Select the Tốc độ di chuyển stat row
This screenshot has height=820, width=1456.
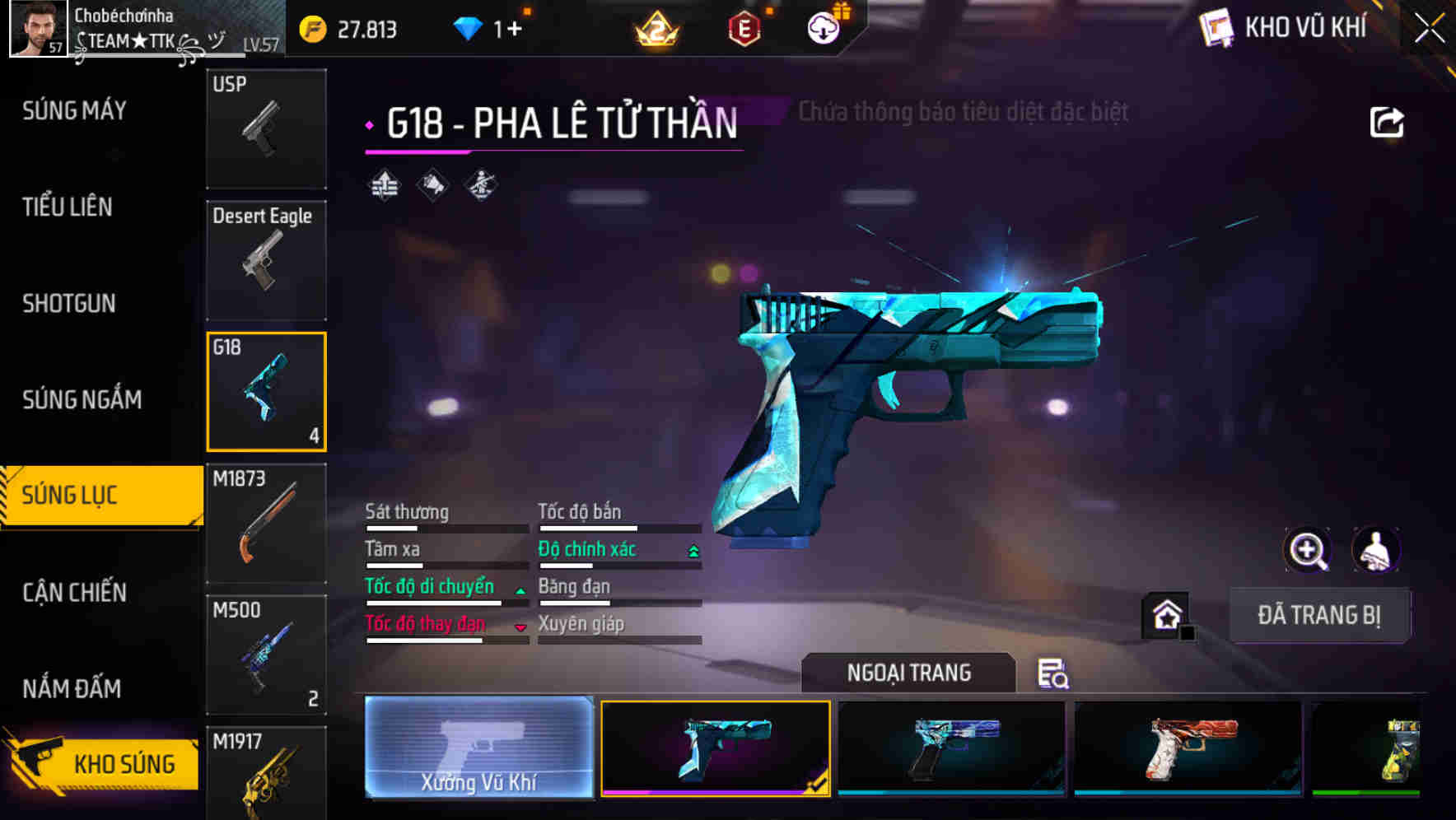[429, 586]
